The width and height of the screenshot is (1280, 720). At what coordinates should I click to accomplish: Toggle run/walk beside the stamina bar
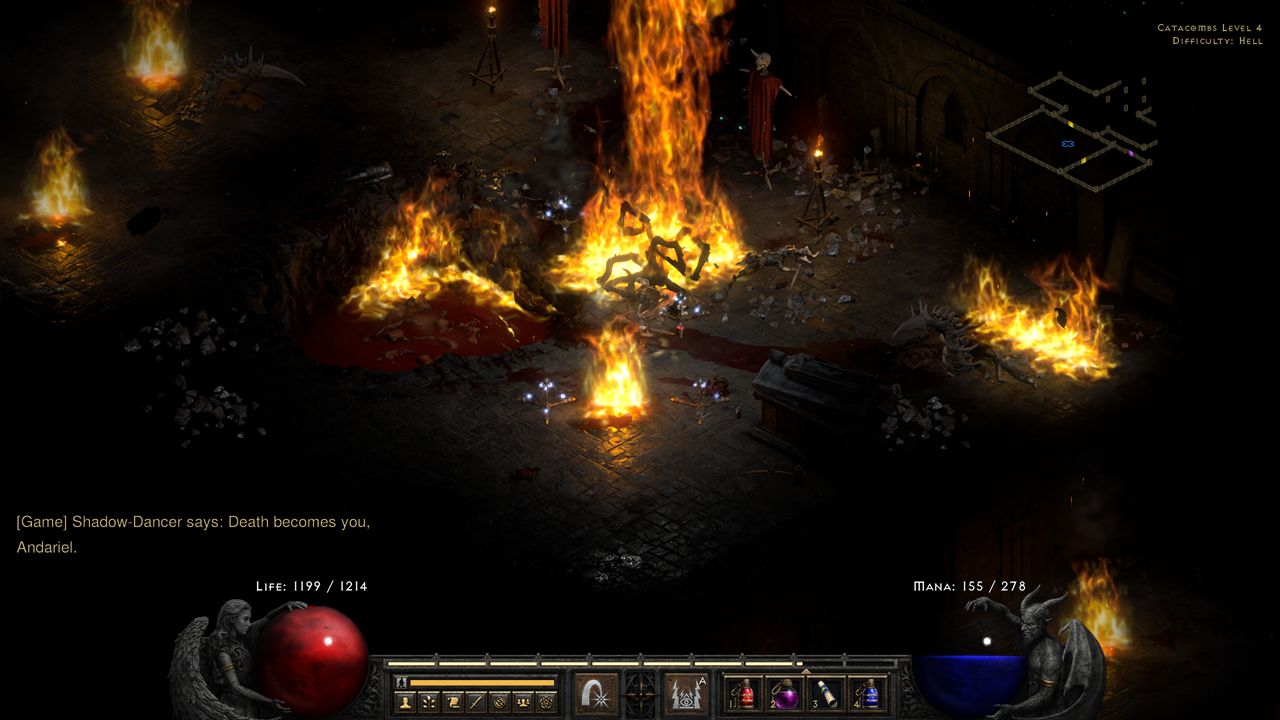click(400, 682)
